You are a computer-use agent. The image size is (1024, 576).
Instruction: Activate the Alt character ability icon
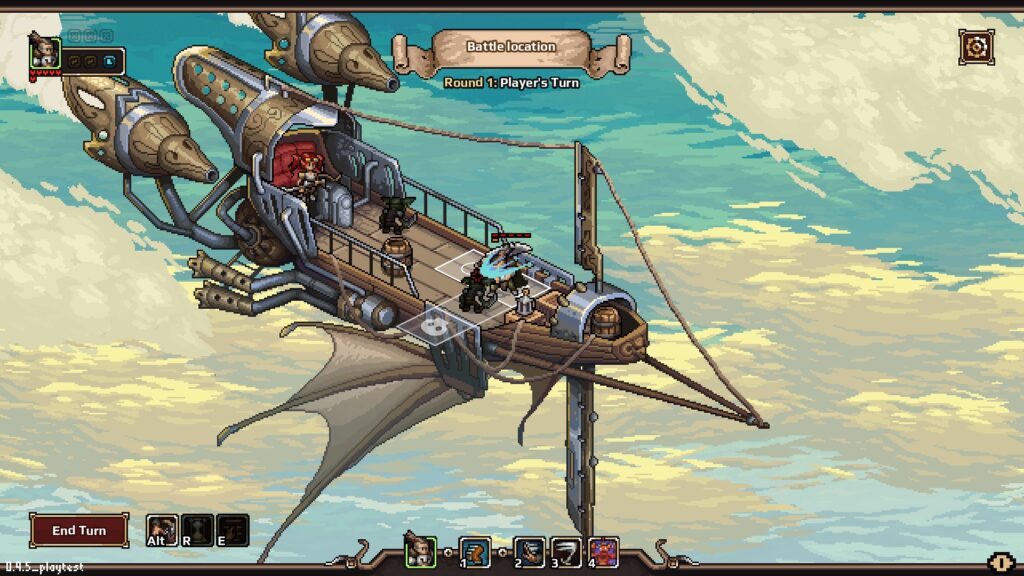point(162,529)
